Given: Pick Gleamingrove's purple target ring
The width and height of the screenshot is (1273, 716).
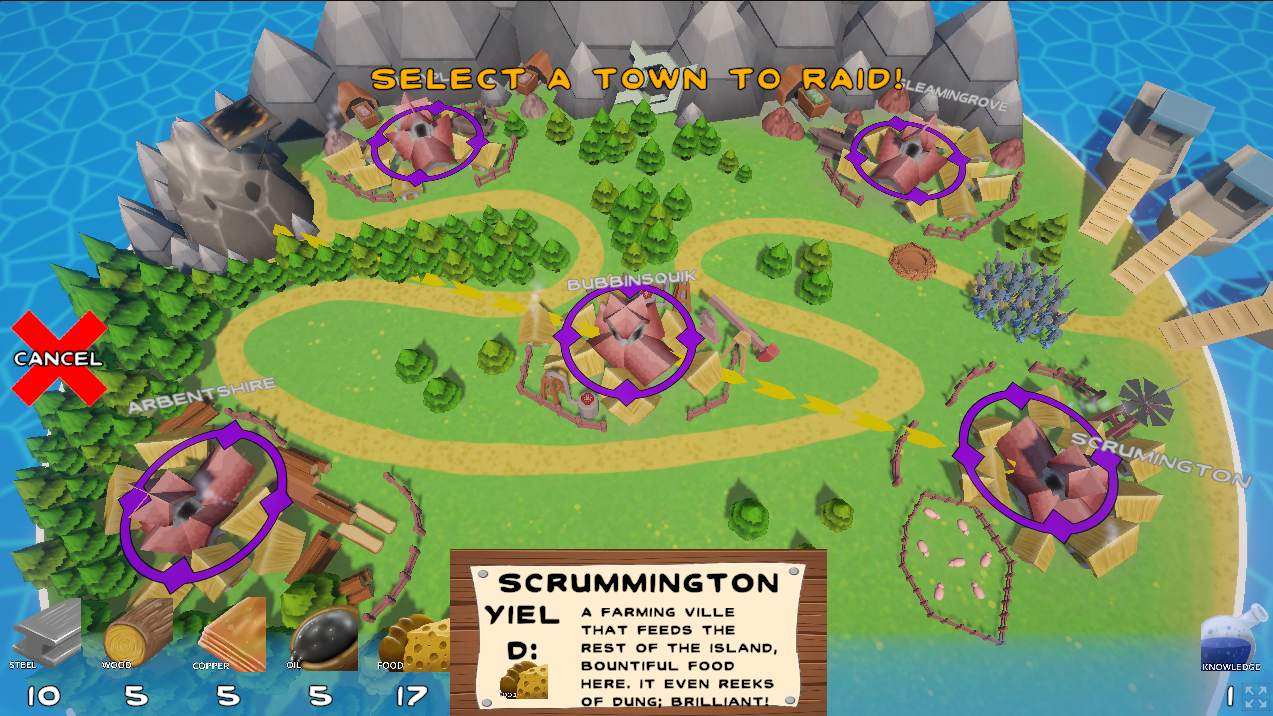Looking at the screenshot, I should pos(907,155).
